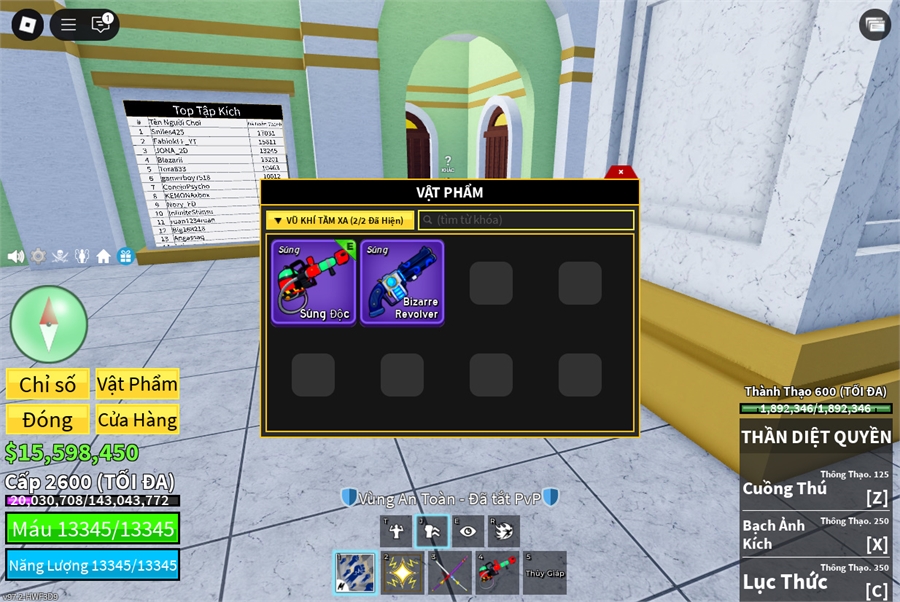900x602 pixels.
Task: Click the green compass
Action: pyautogui.click(x=49, y=324)
